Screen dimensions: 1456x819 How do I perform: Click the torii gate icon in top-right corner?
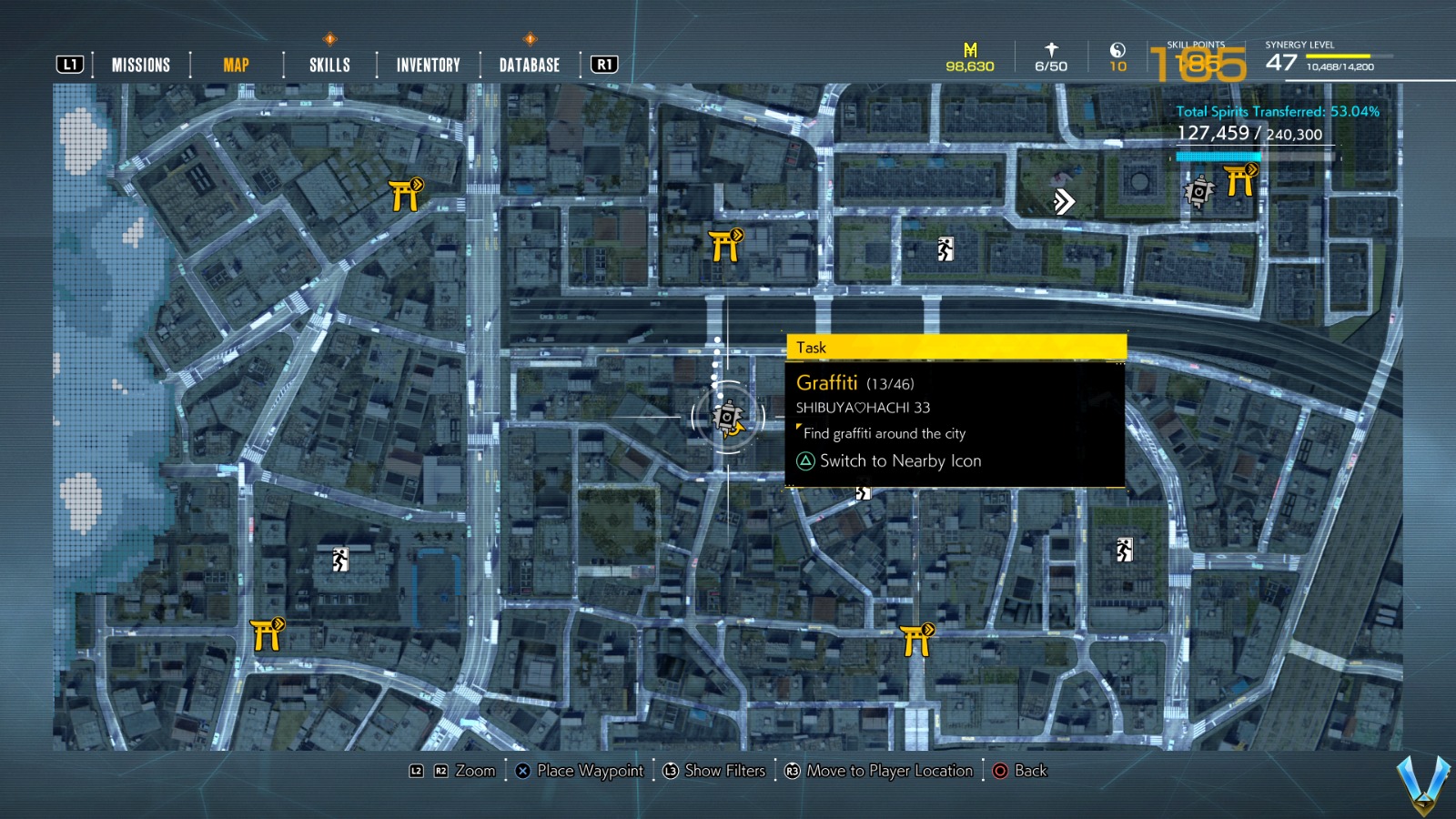click(1240, 181)
